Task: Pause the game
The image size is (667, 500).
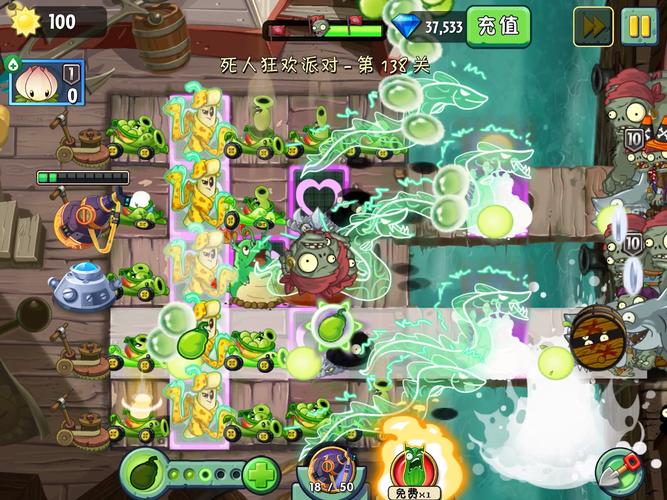Action: tap(638, 27)
